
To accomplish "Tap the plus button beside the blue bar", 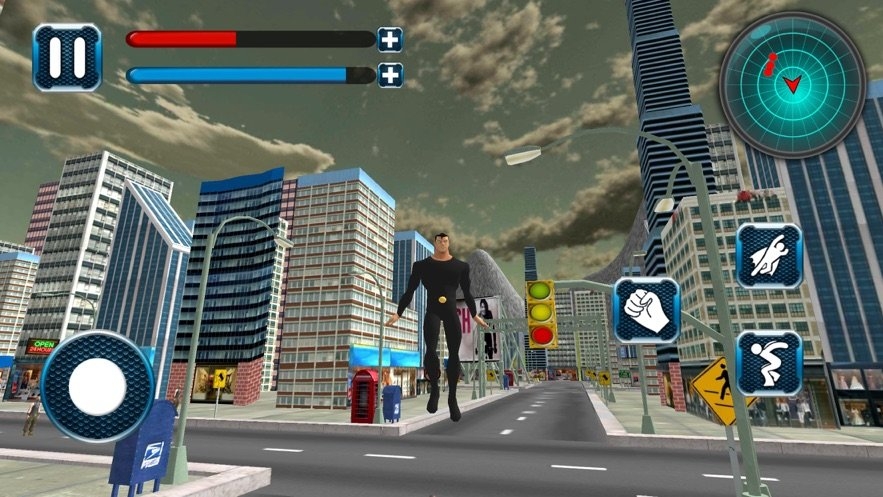I will tap(389, 74).
